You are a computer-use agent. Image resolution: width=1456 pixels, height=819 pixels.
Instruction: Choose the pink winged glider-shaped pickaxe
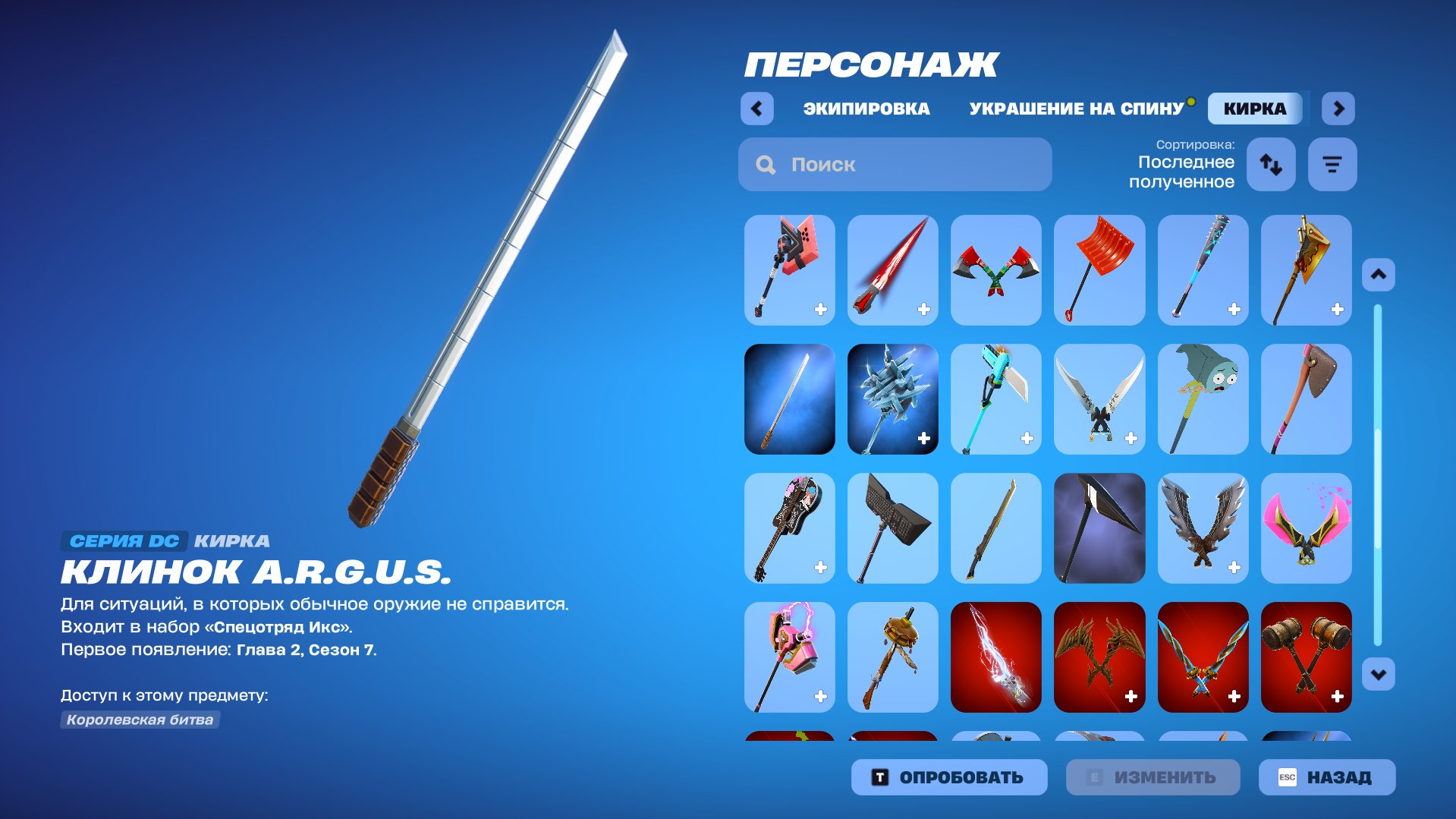tap(1306, 528)
